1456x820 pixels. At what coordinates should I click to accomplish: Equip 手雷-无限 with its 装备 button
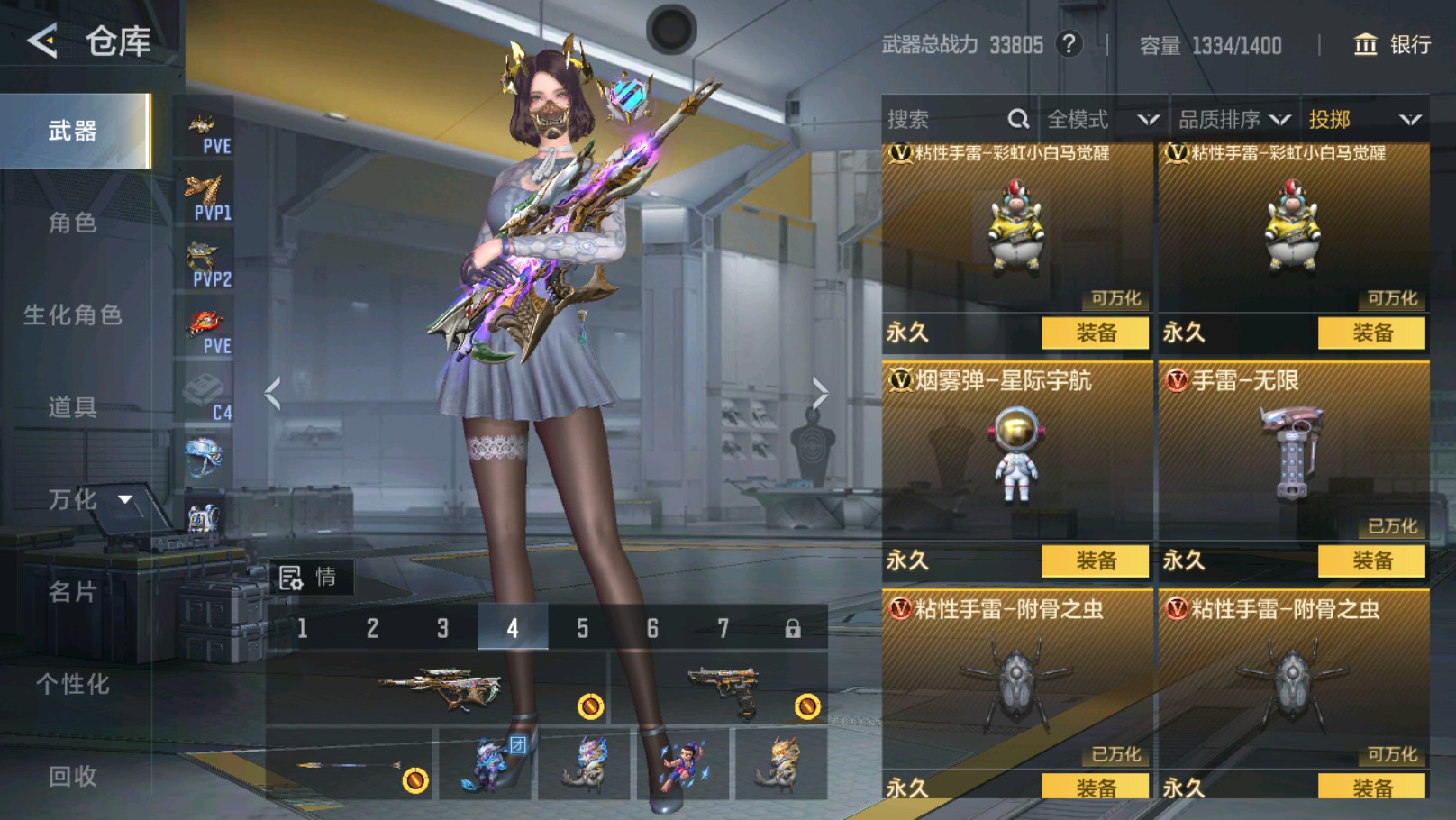(1371, 560)
